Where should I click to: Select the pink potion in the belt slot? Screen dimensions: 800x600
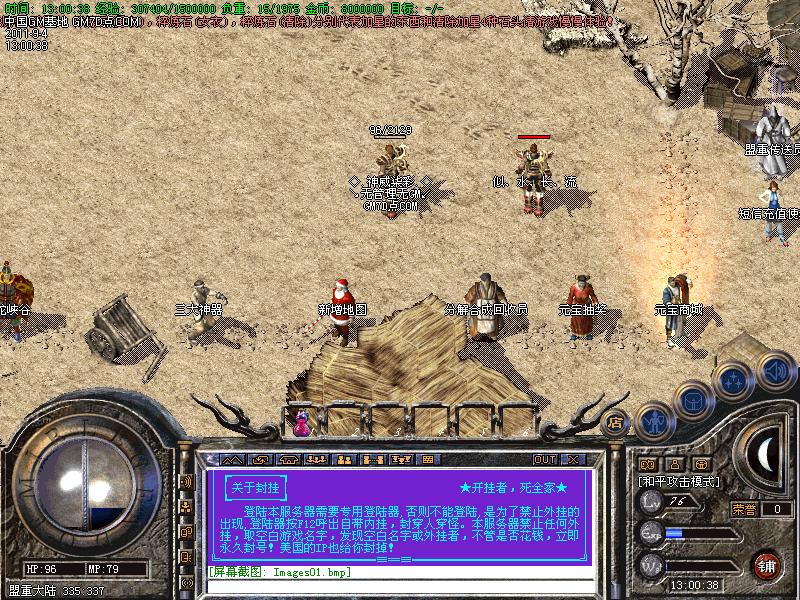pyautogui.click(x=301, y=424)
